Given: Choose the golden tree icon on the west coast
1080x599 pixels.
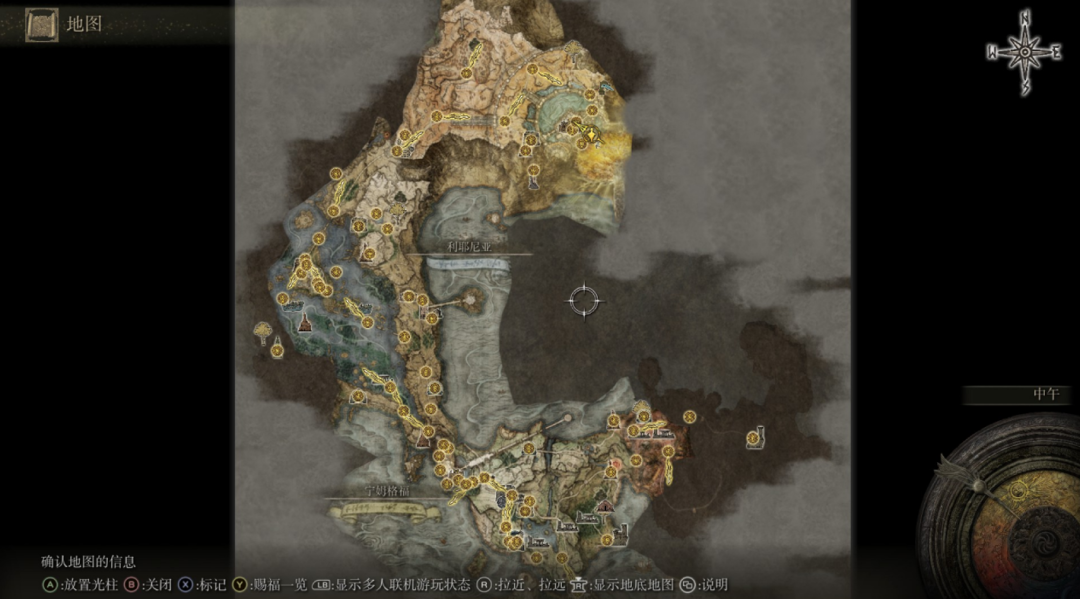Looking at the screenshot, I should click(264, 328).
